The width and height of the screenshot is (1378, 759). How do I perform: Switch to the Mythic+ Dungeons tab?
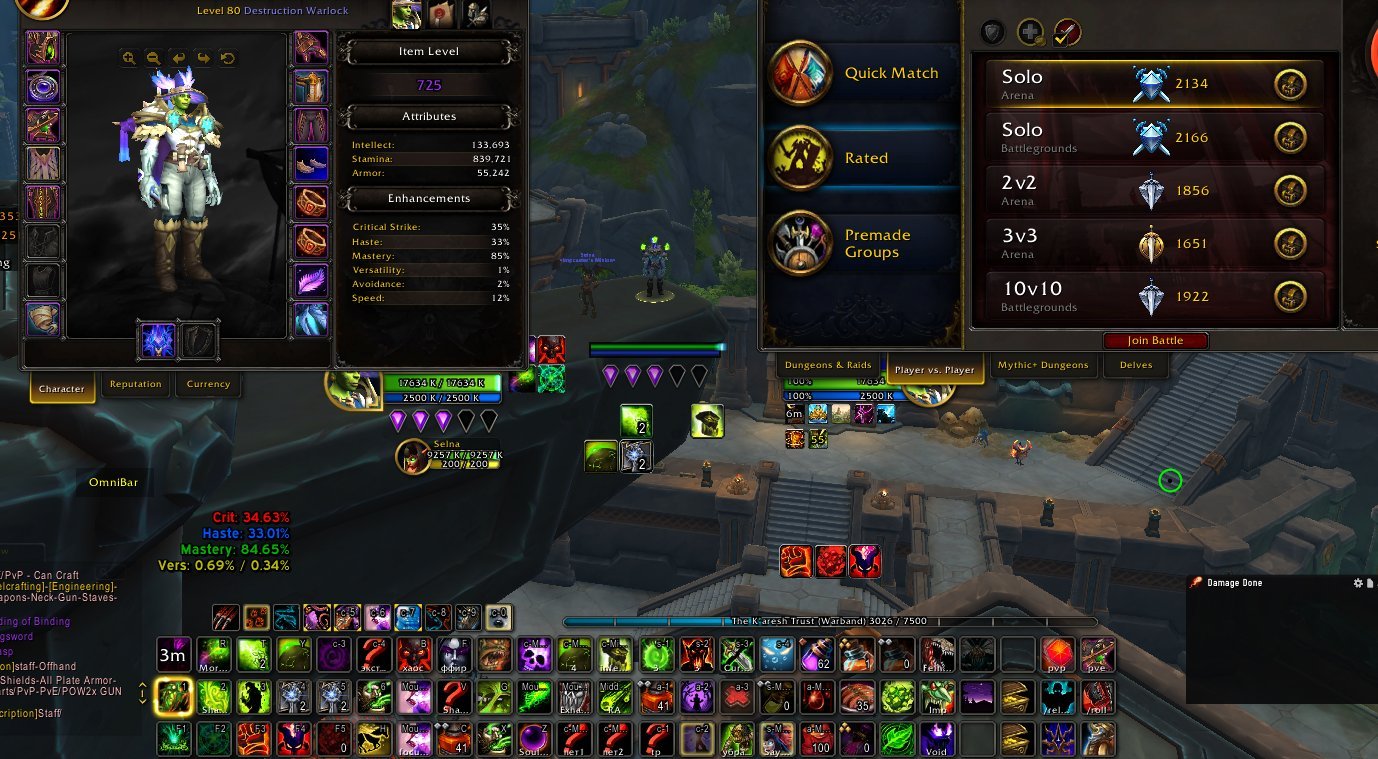(x=1043, y=366)
